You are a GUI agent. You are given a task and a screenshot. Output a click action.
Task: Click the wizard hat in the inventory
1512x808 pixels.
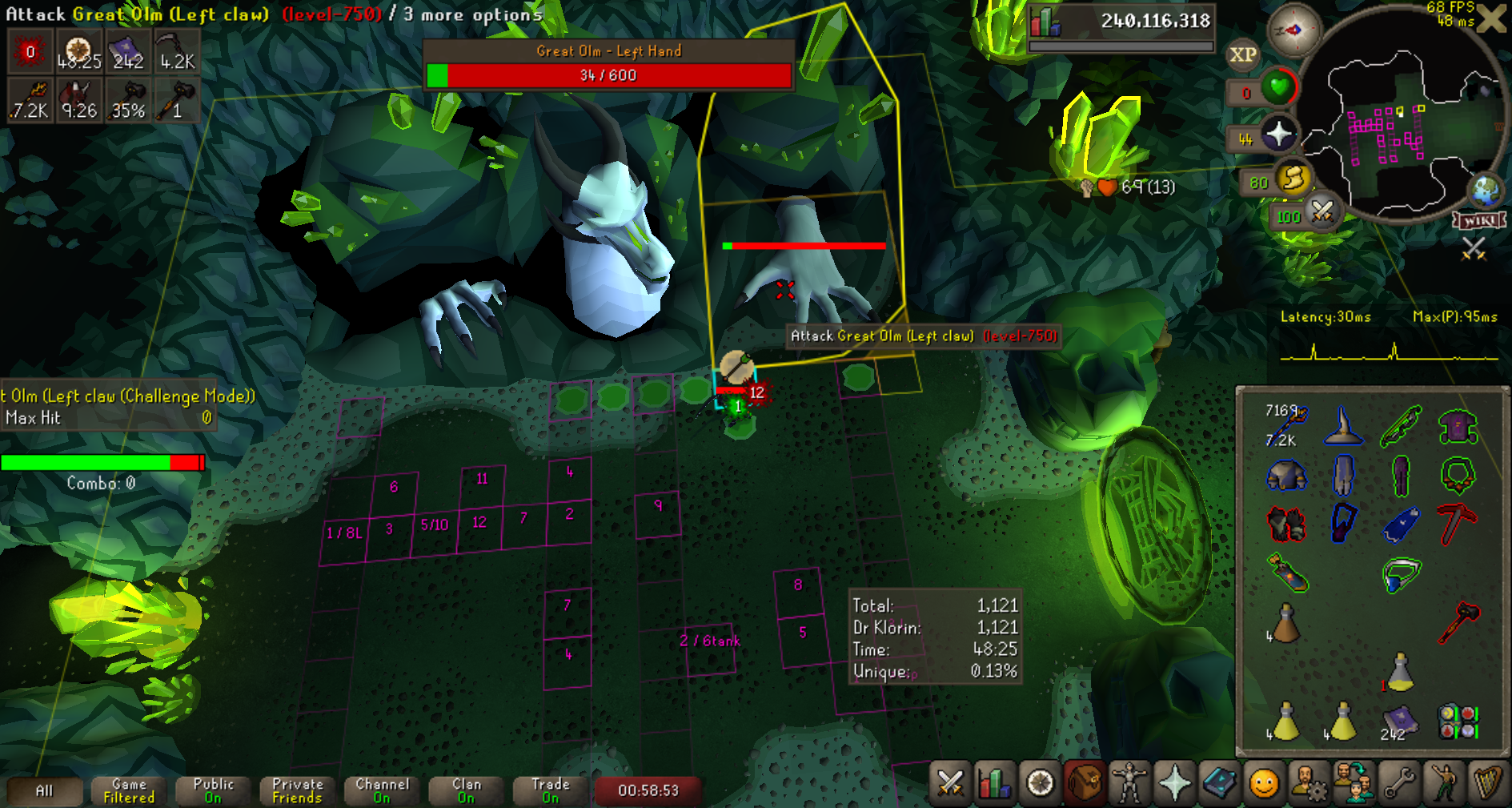1343,426
